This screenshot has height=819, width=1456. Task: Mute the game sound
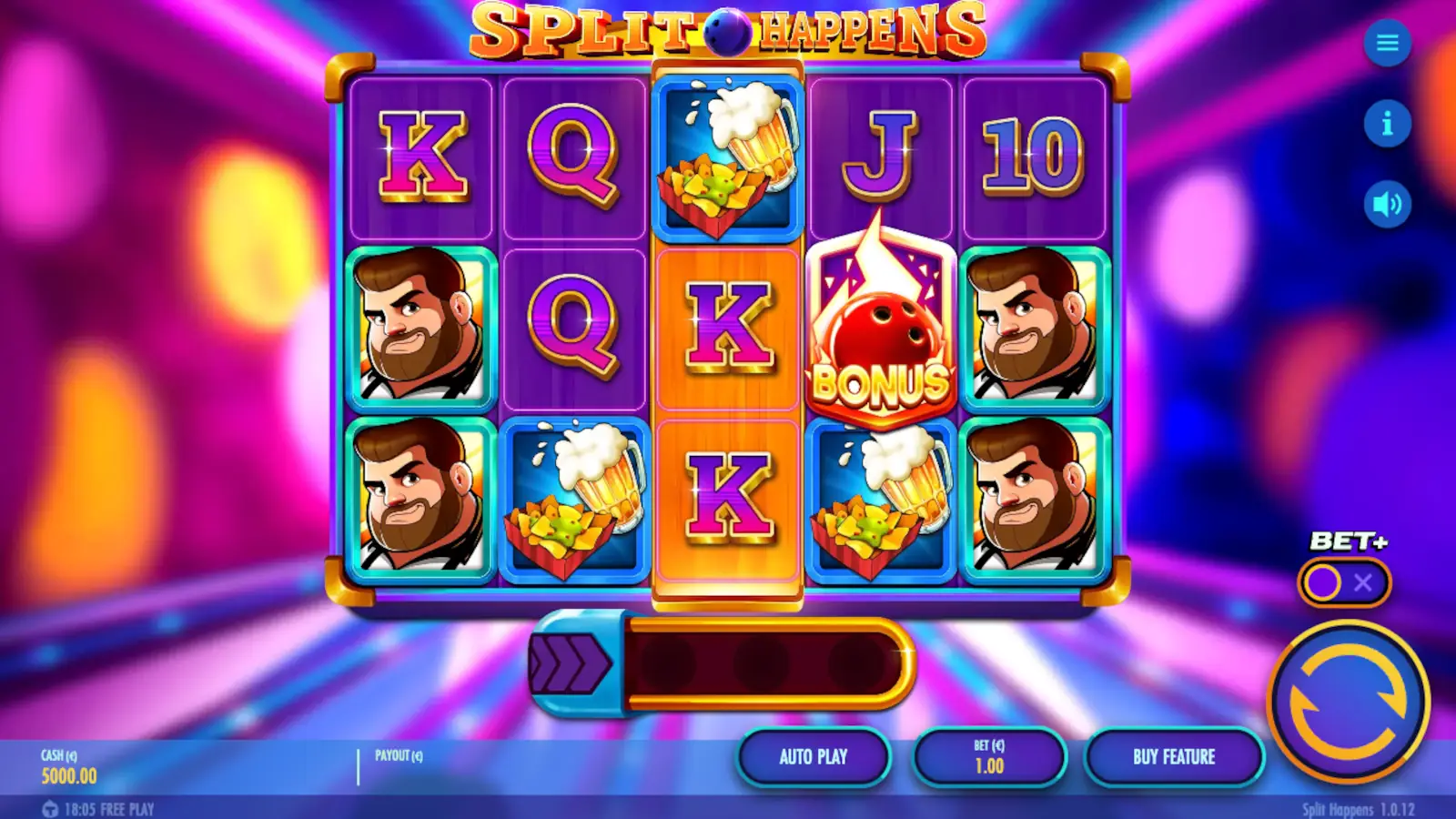pyautogui.click(x=1387, y=203)
